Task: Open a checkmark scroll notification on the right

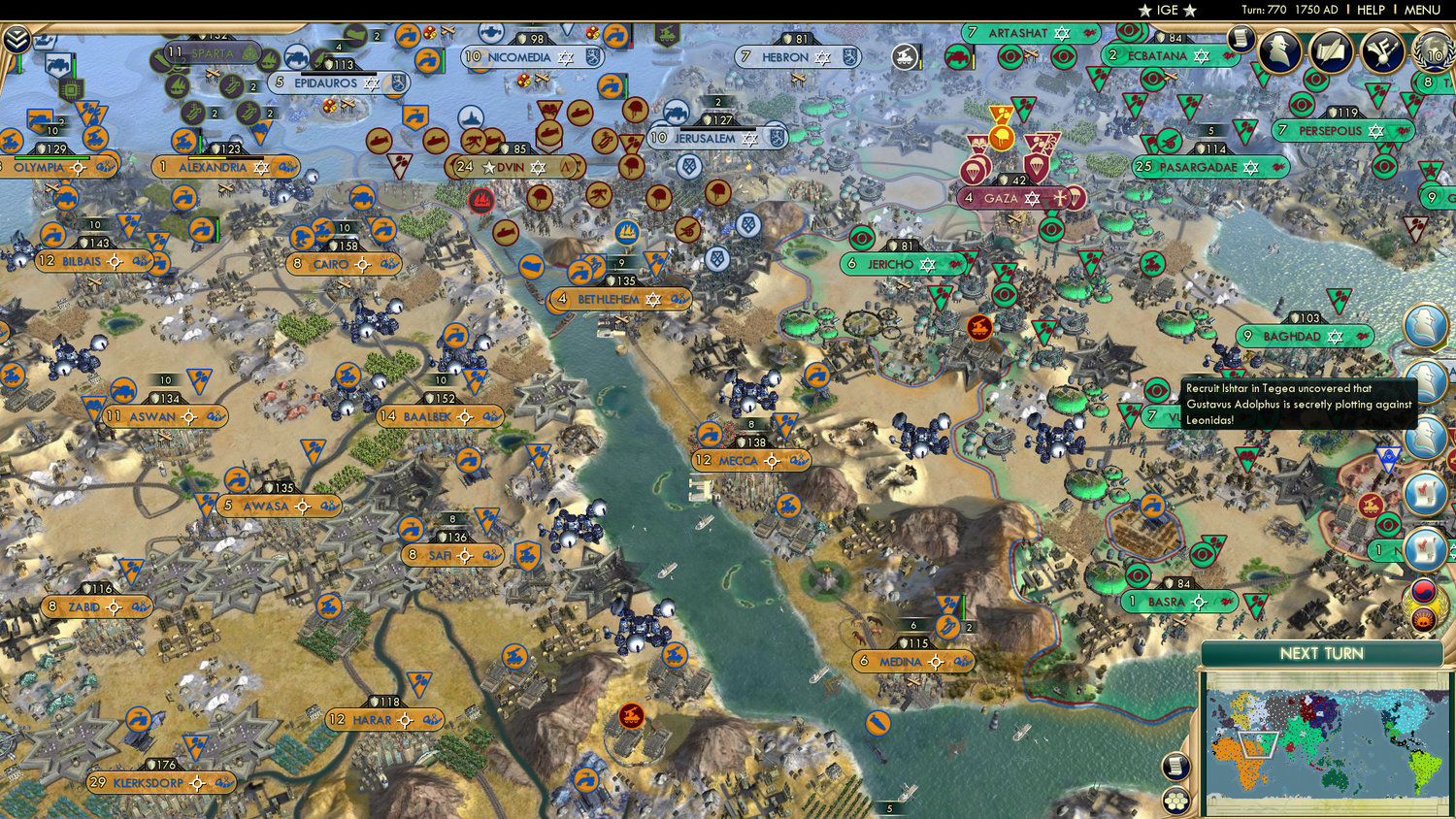Action: (1425, 491)
